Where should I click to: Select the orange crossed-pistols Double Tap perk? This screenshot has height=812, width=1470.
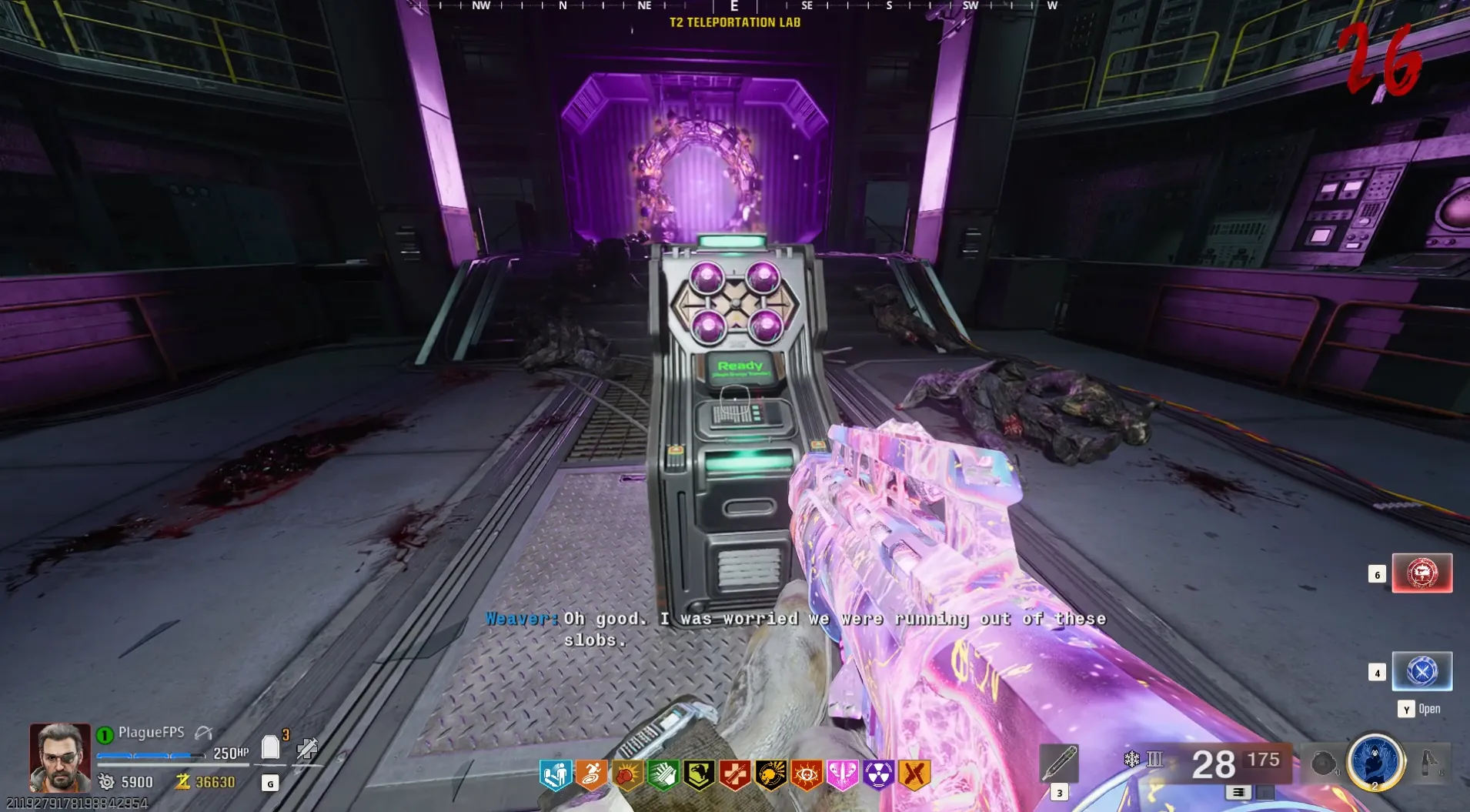click(914, 775)
